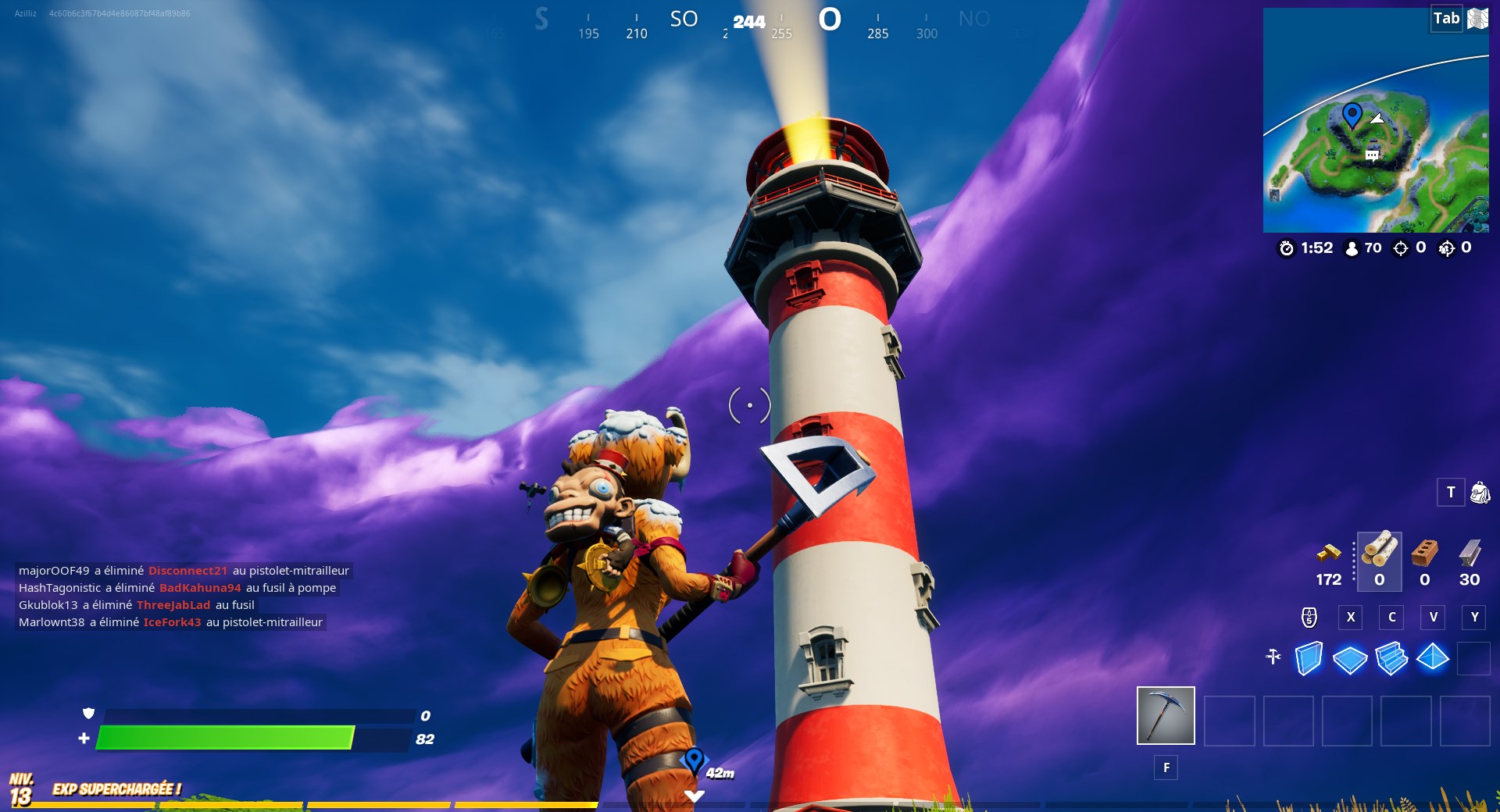The width and height of the screenshot is (1500, 812).
Task: Click the trap tool icon left of build pieces
Action: [1272, 658]
